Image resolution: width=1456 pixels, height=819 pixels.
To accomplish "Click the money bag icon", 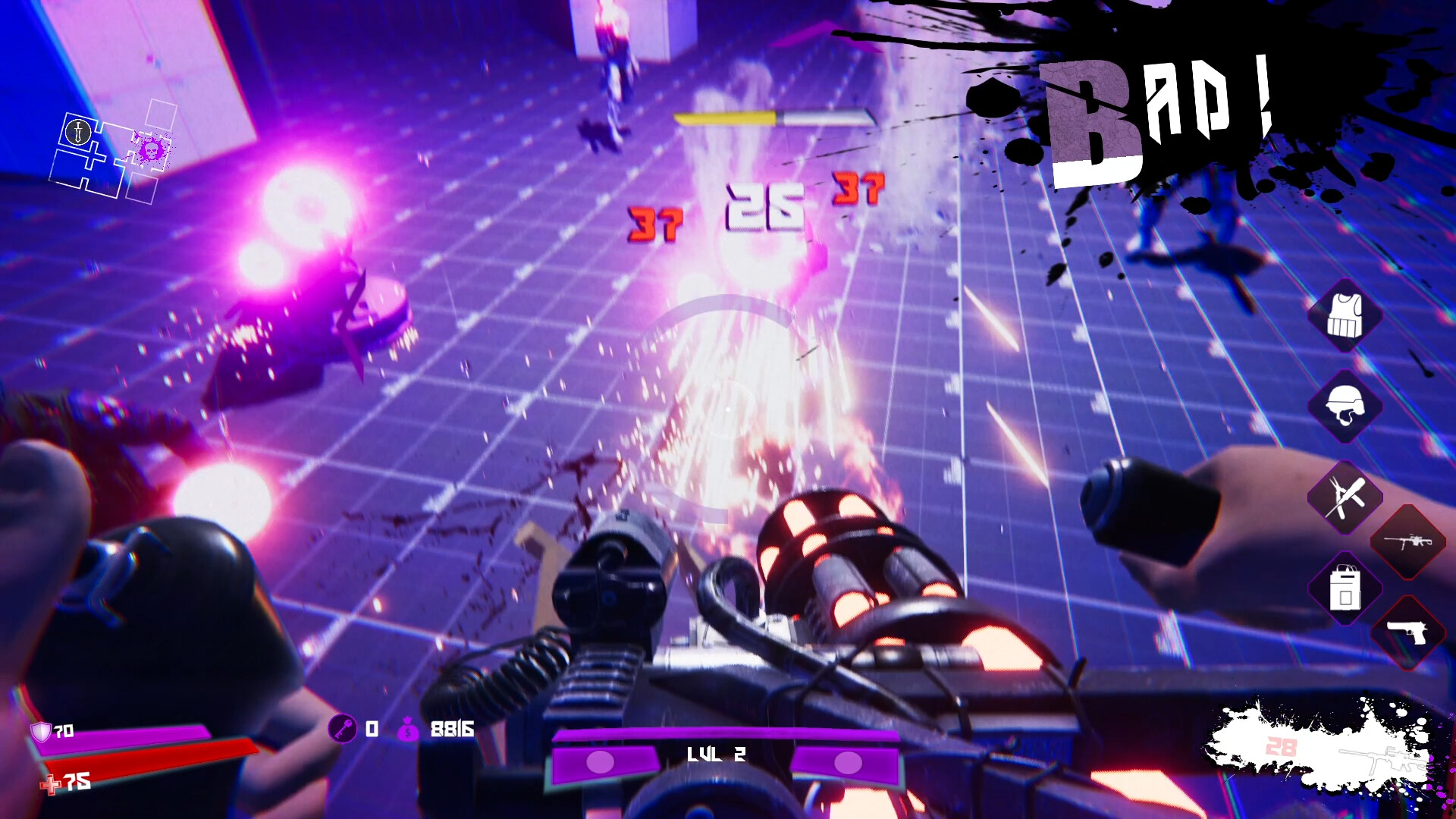I will click(x=408, y=730).
